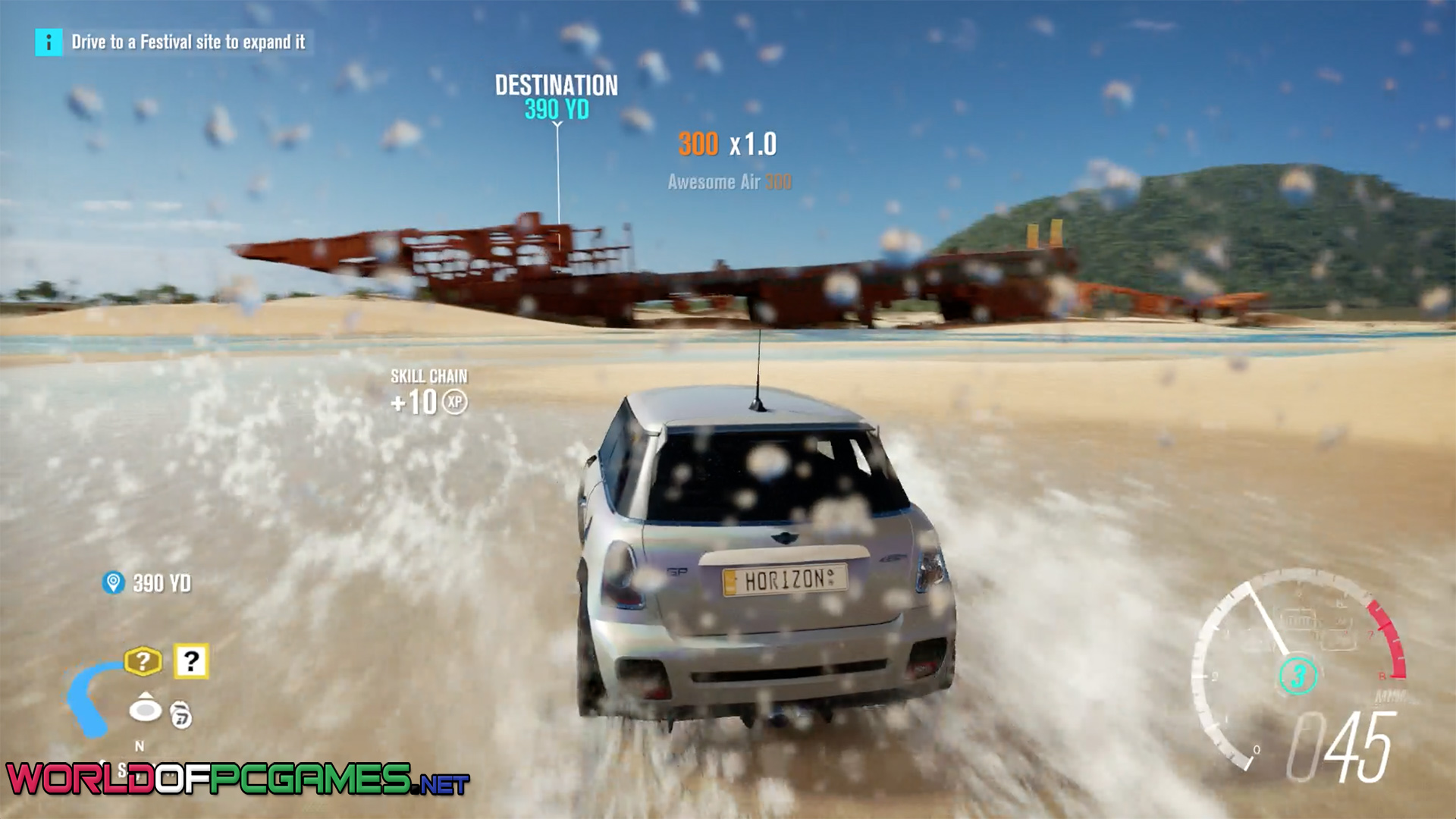Click the gold hexagon question mark map marker
The image size is (1456, 819).
click(x=143, y=661)
